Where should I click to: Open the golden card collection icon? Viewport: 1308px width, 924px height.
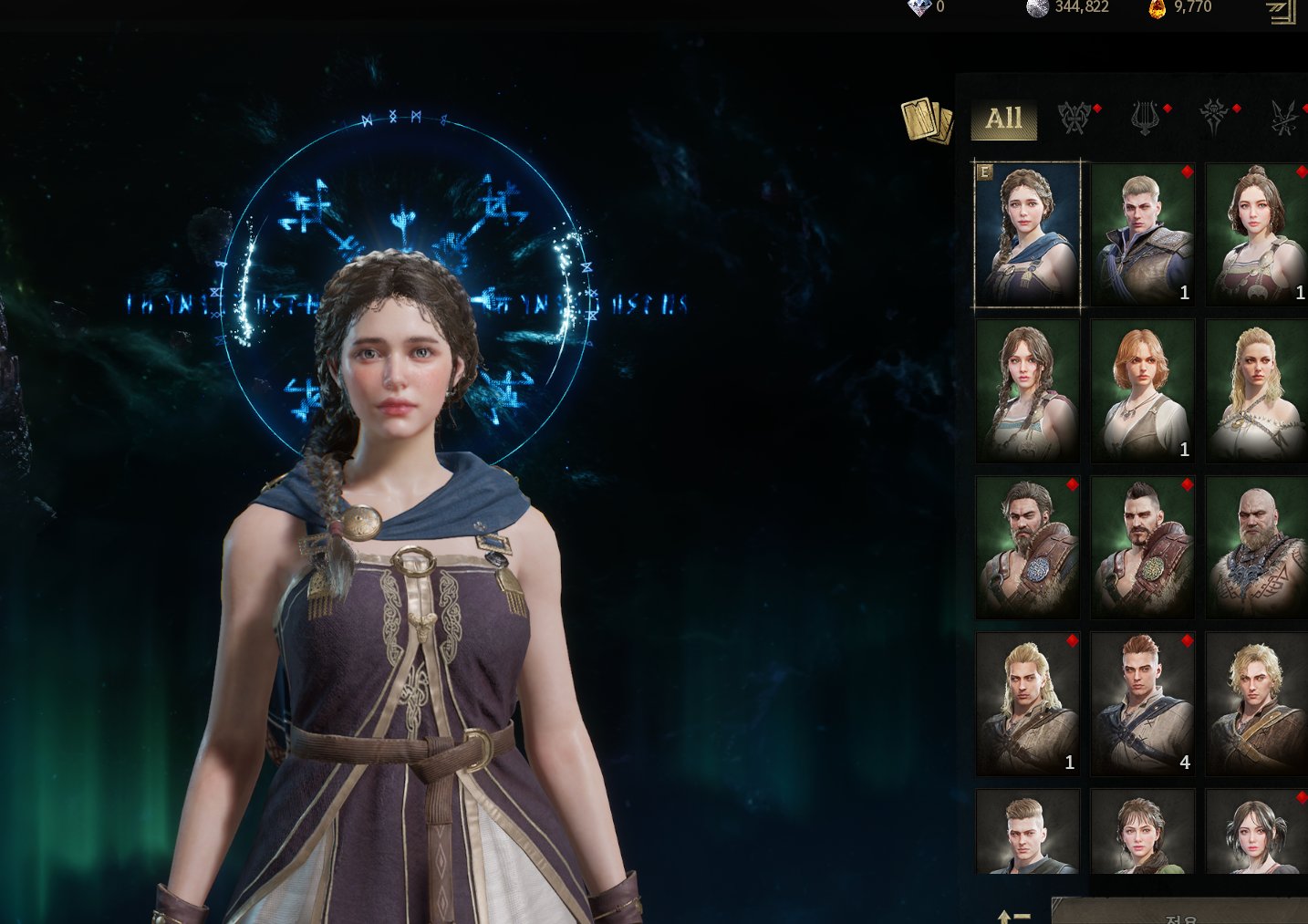point(926,121)
